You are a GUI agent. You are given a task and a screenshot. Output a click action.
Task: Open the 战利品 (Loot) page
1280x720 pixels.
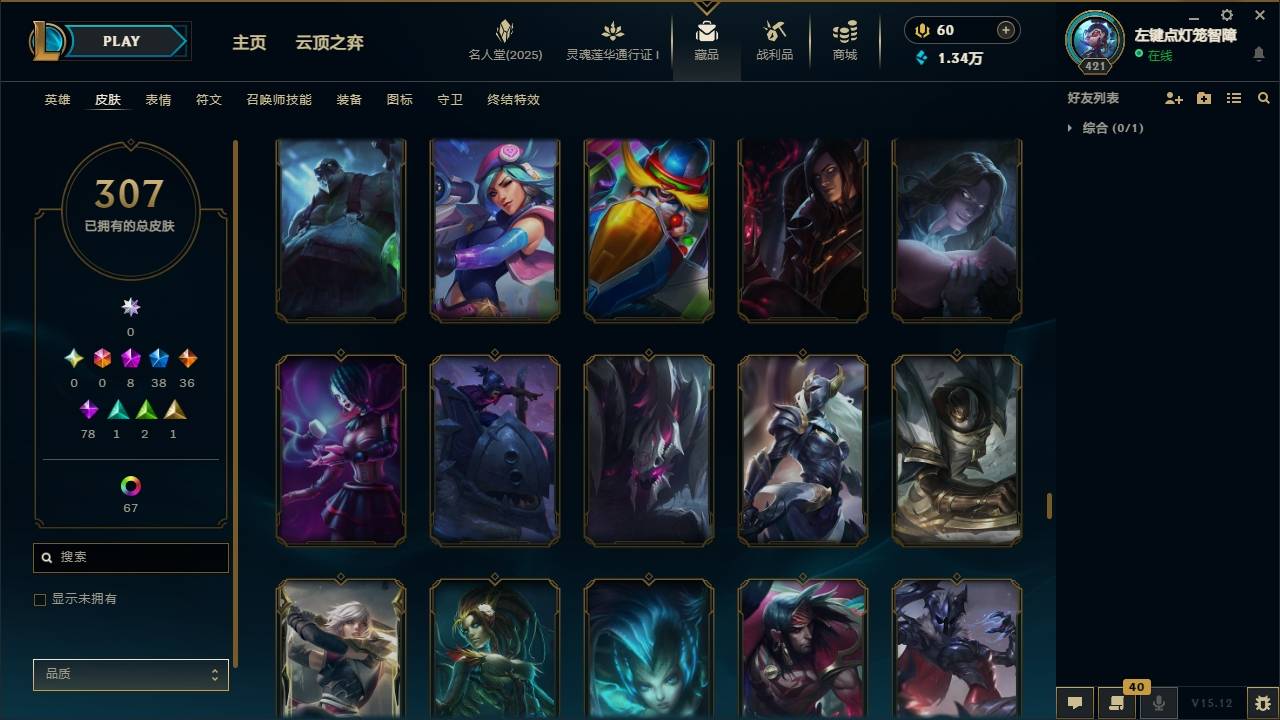coord(775,40)
